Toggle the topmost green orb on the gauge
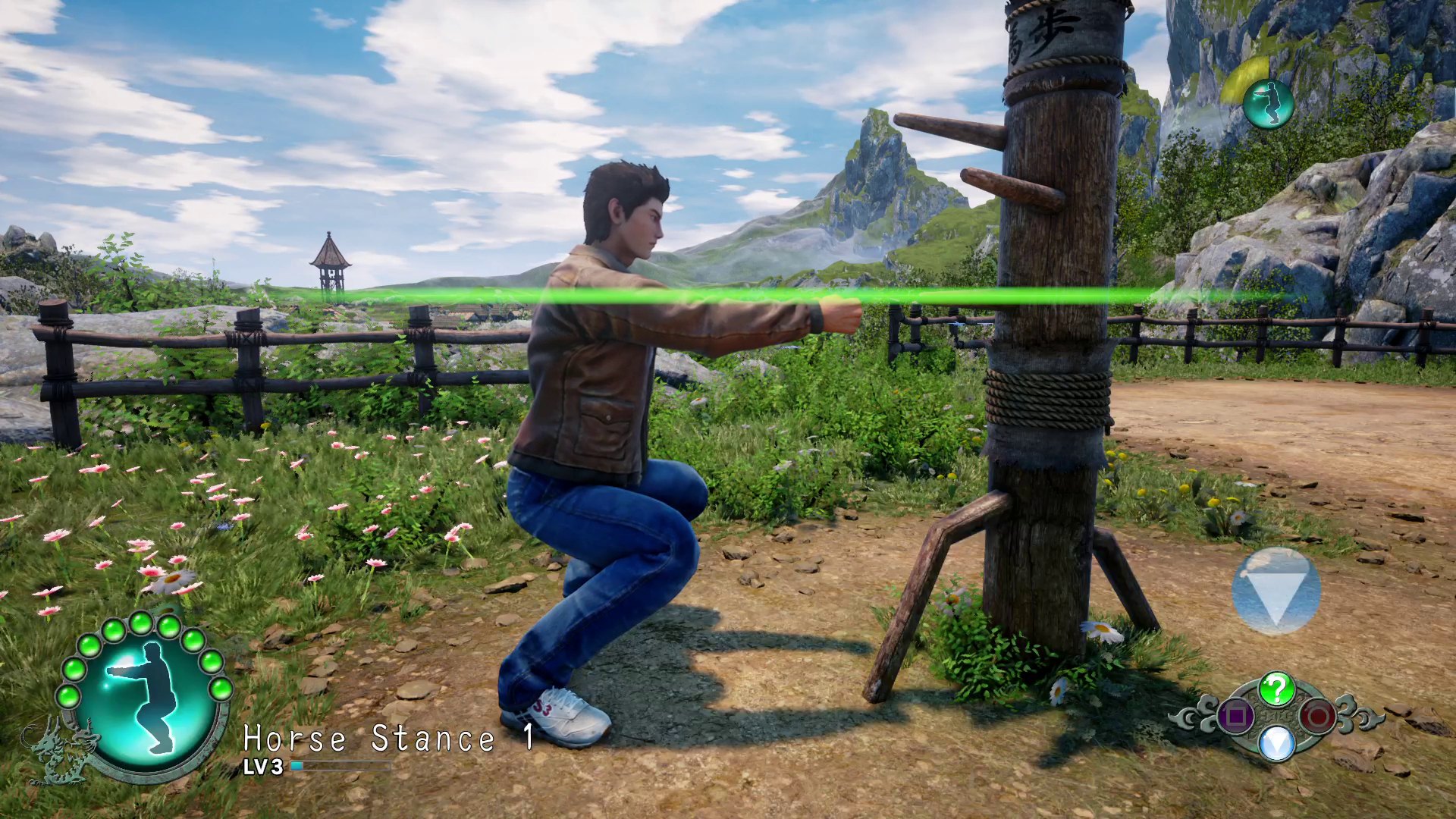The height and width of the screenshot is (819, 1456). [140, 623]
